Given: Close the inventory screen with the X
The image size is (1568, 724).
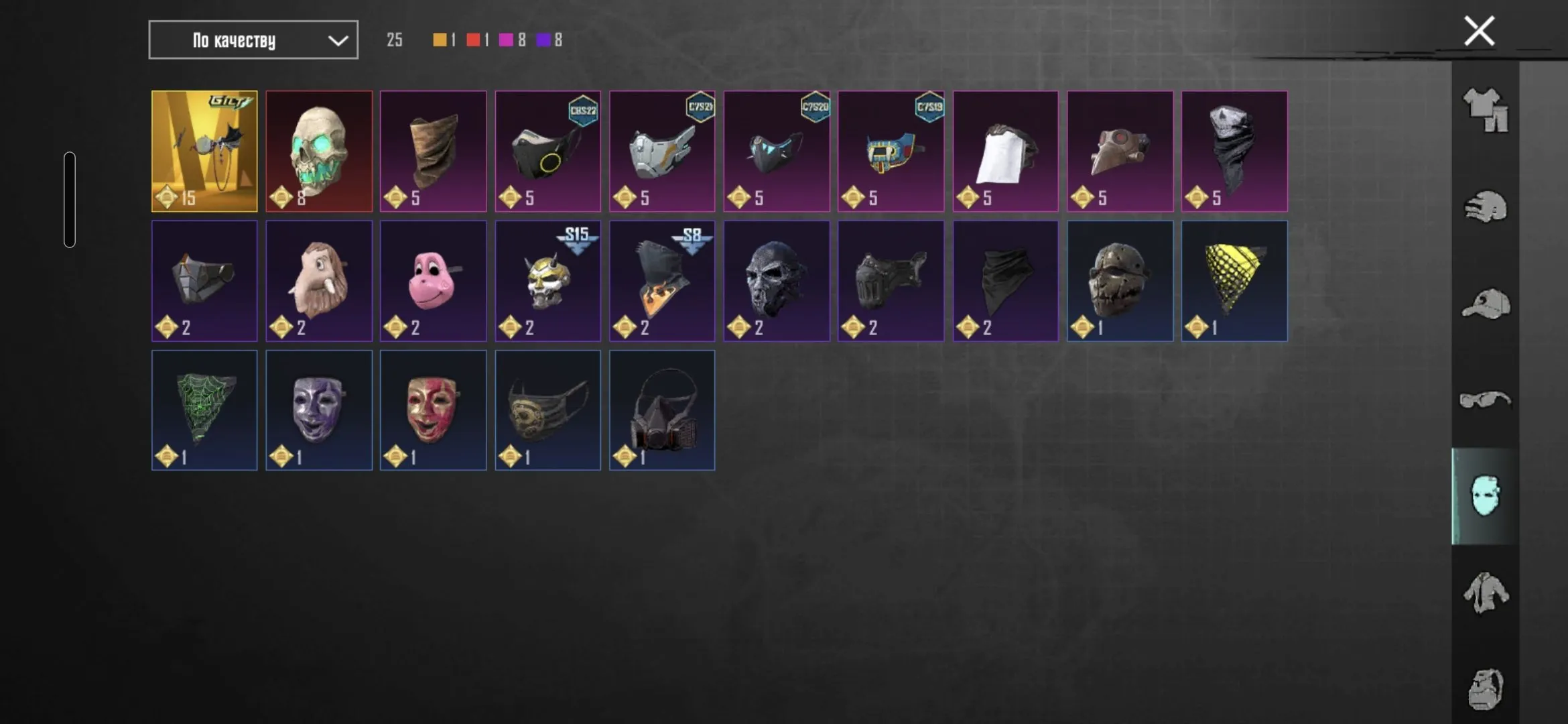Looking at the screenshot, I should [1480, 29].
